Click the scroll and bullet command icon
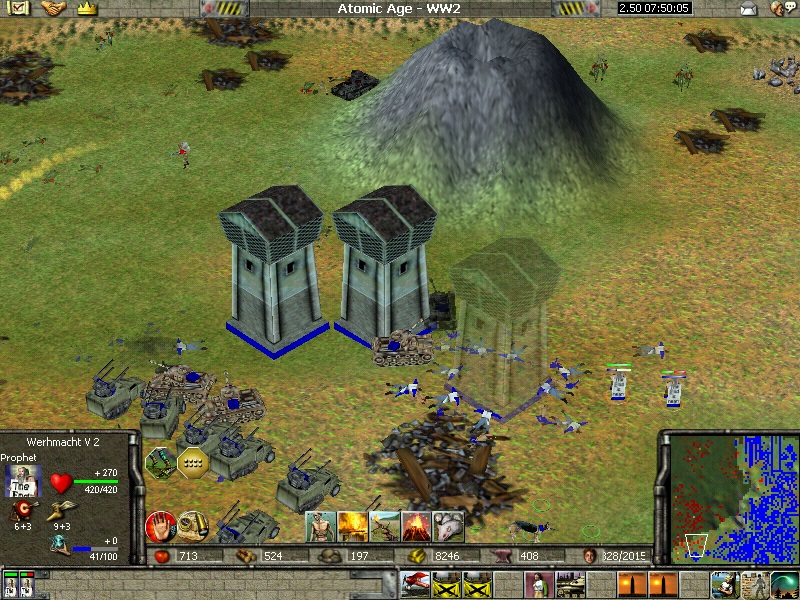The image size is (800, 600). coord(192,525)
